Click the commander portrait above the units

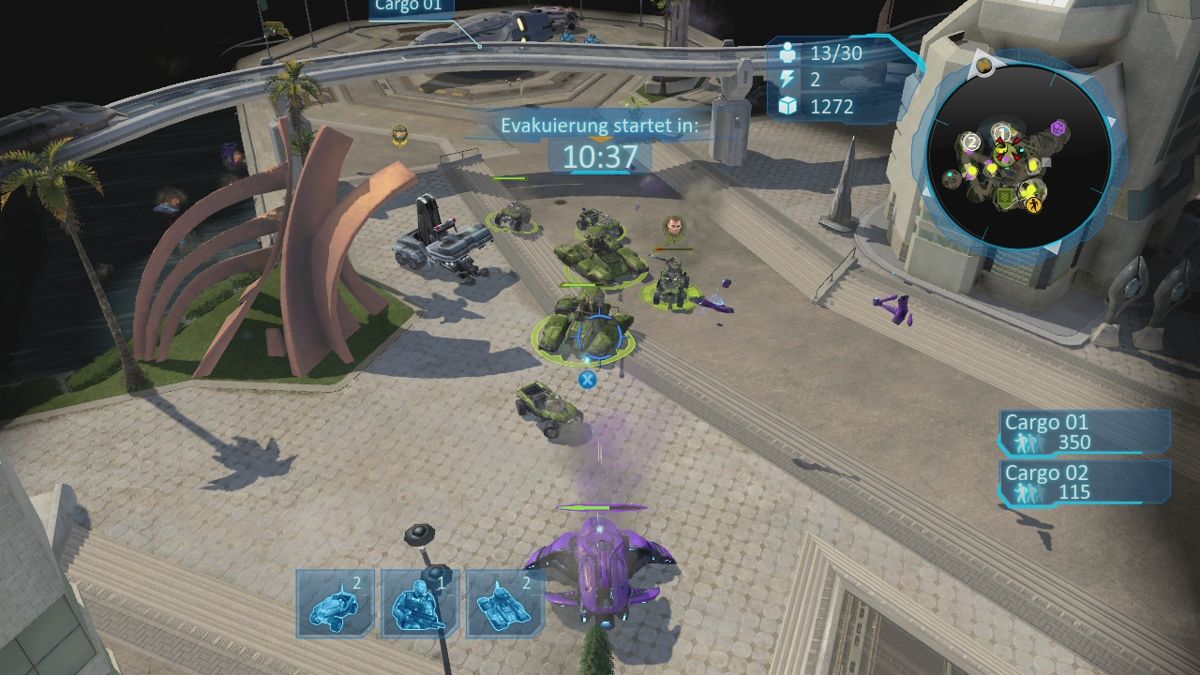pos(676,228)
